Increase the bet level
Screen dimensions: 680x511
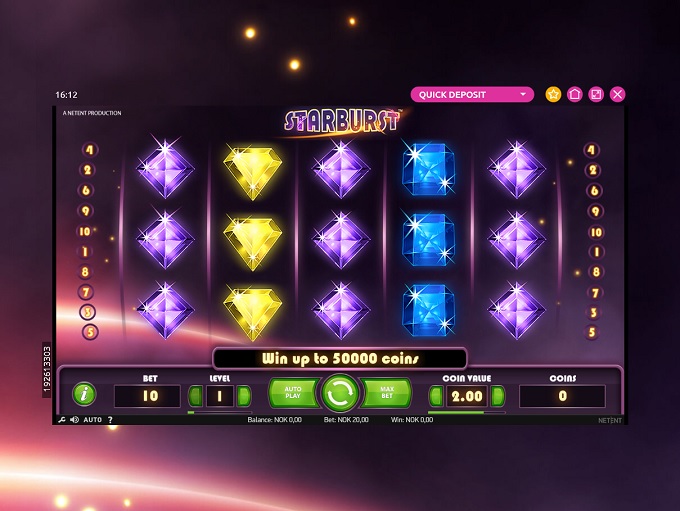tap(244, 396)
